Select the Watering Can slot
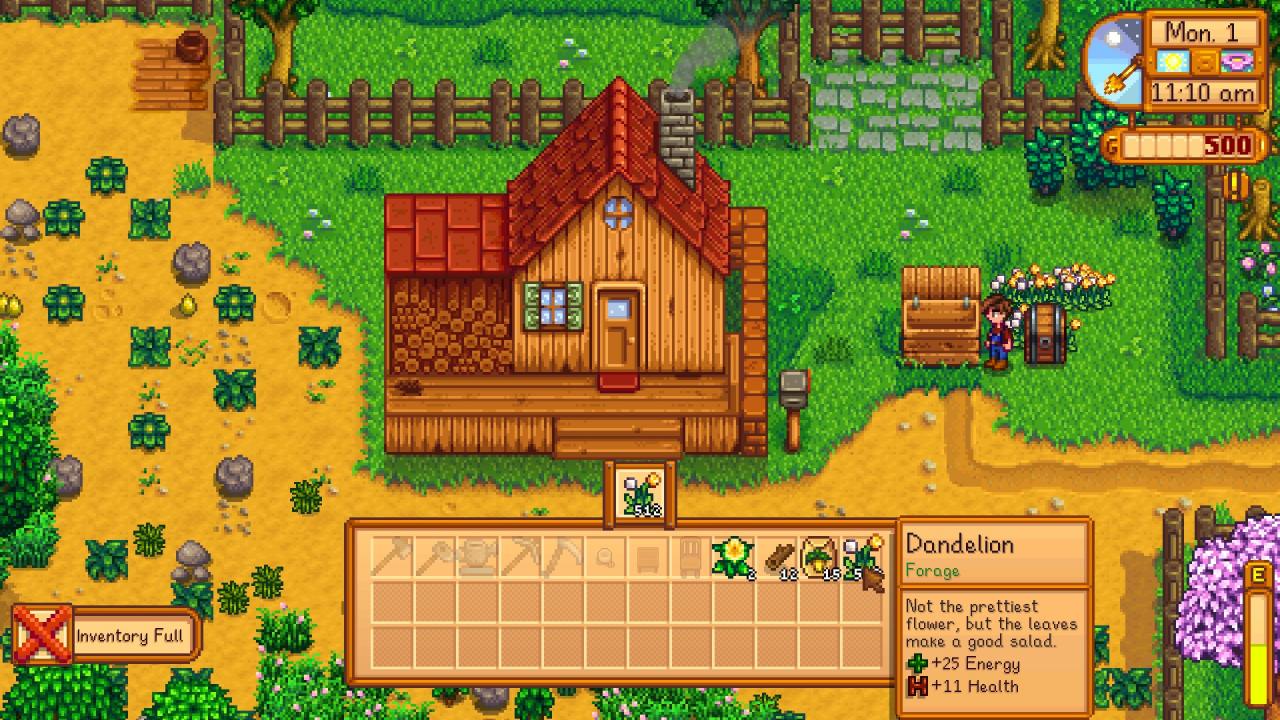This screenshot has width=1280, height=720. coord(476,560)
